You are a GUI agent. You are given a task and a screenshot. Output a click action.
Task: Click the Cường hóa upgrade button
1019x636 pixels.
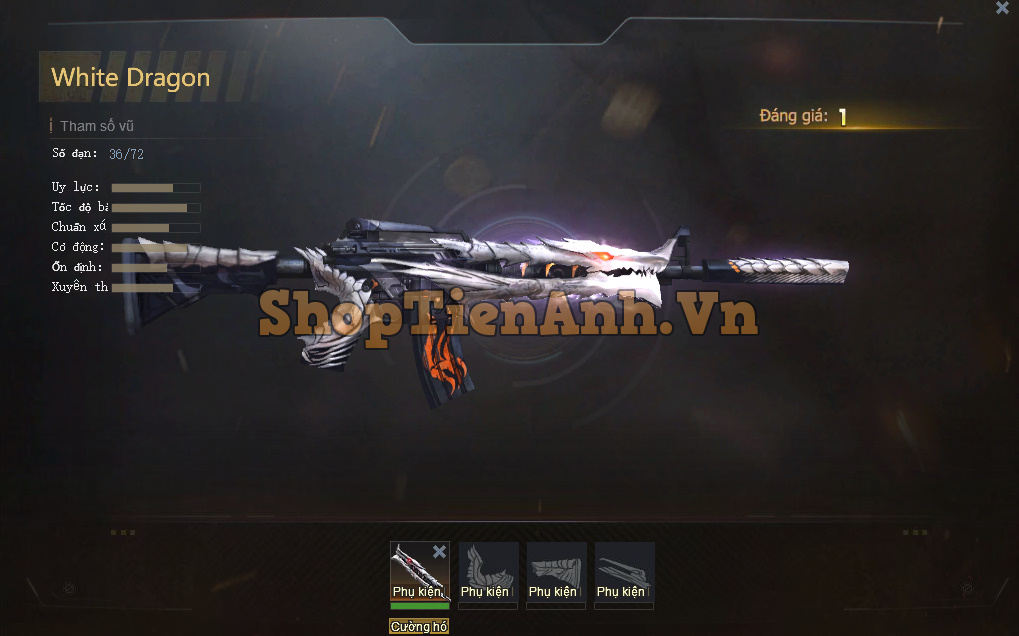tap(419, 627)
